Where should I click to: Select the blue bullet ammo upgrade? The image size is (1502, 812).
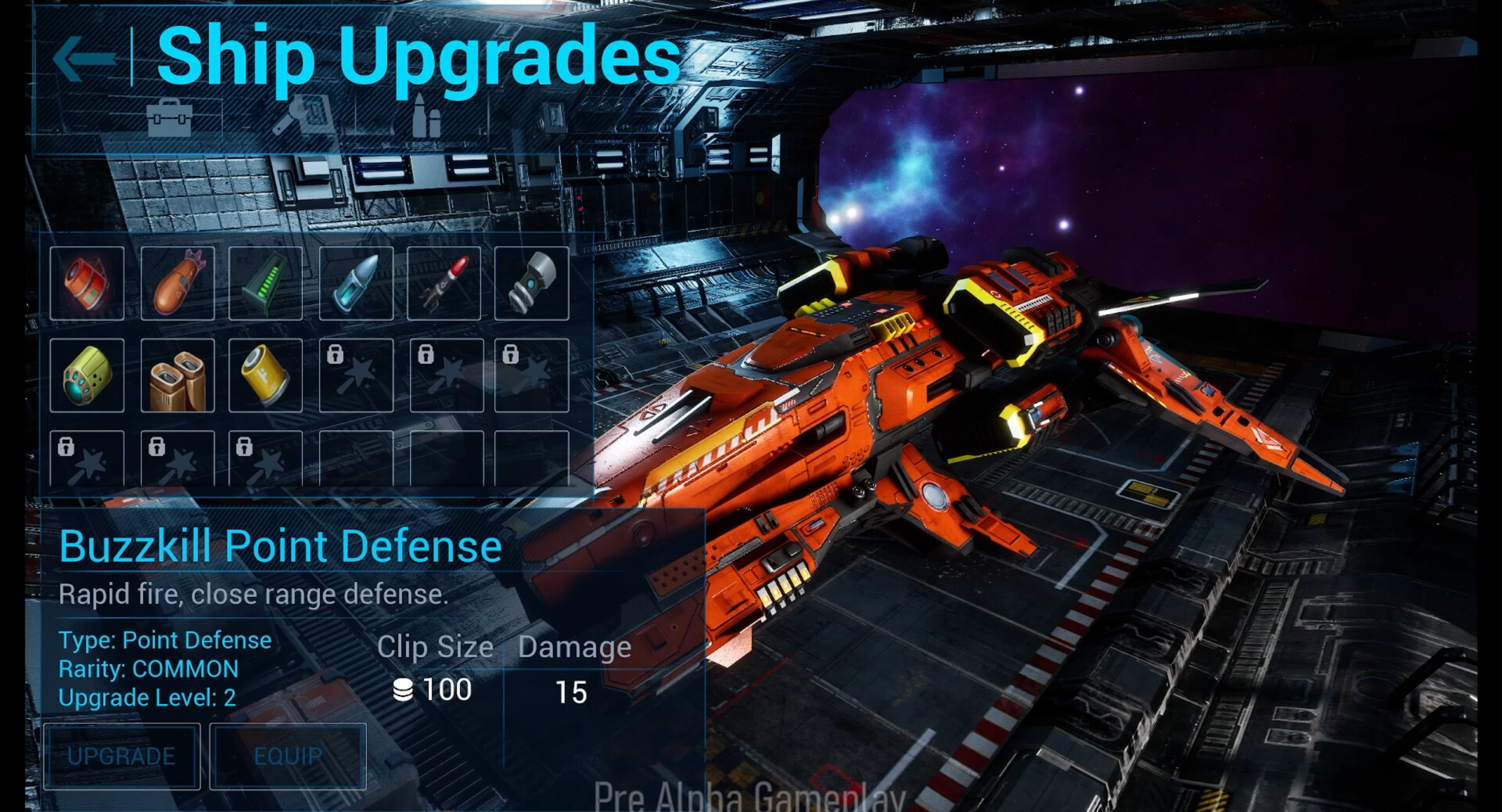point(356,283)
